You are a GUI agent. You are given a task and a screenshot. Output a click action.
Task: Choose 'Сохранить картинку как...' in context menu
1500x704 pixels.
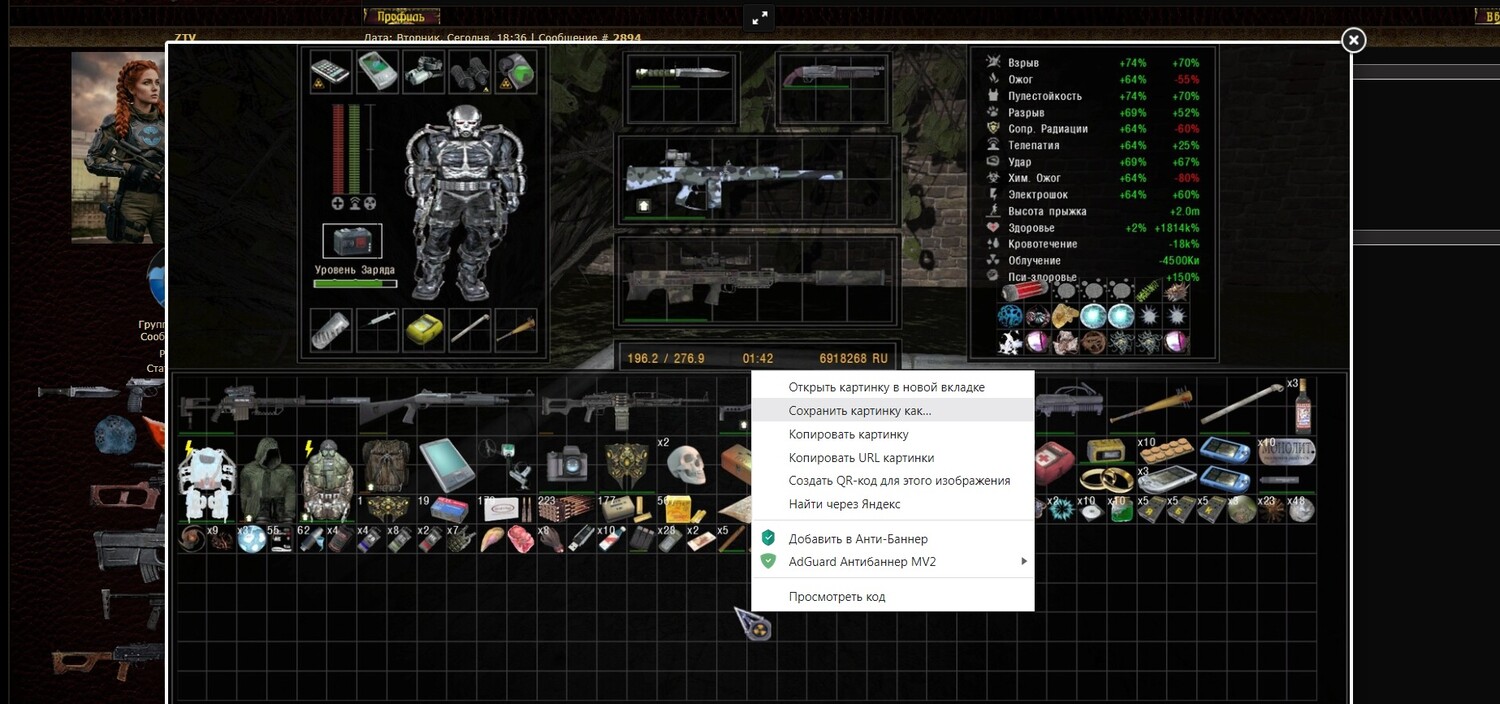(859, 411)
